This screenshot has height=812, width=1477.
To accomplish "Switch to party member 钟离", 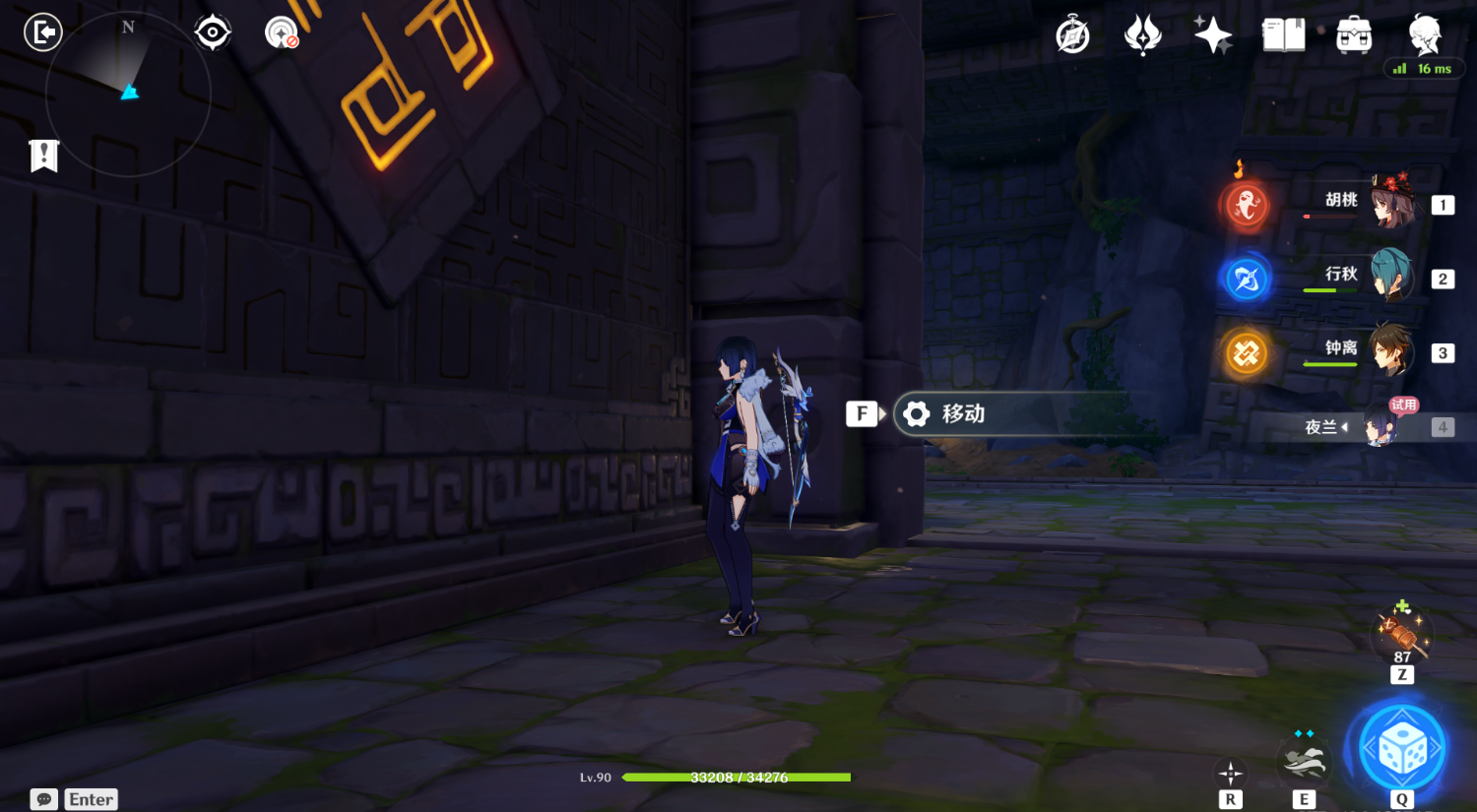I will point(1390,350).
